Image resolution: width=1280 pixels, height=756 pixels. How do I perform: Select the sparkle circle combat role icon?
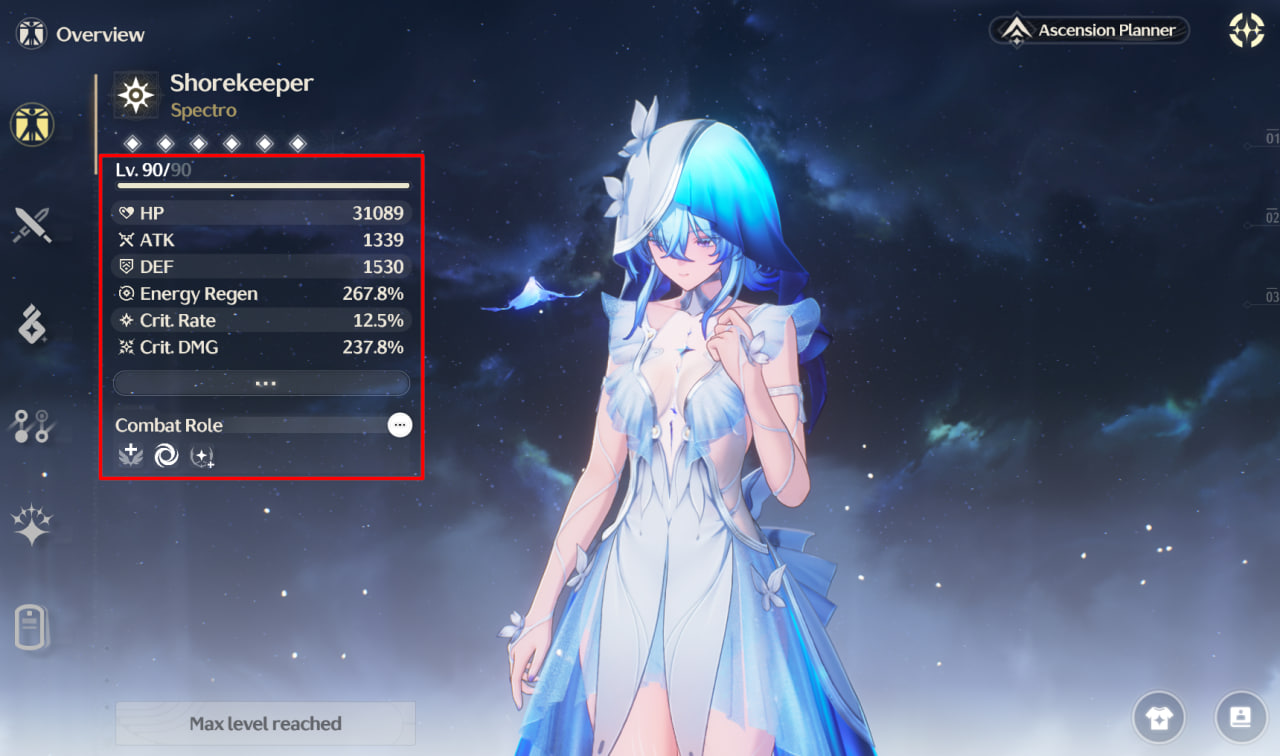203,457
